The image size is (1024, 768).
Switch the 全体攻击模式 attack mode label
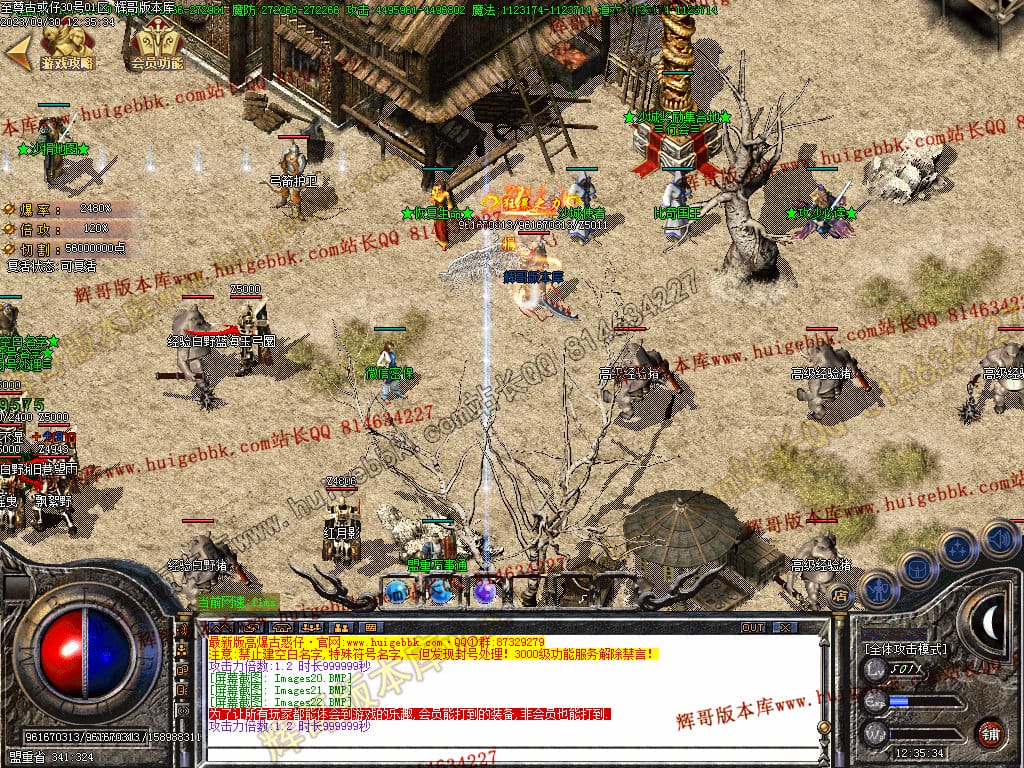tap(906, 648)
